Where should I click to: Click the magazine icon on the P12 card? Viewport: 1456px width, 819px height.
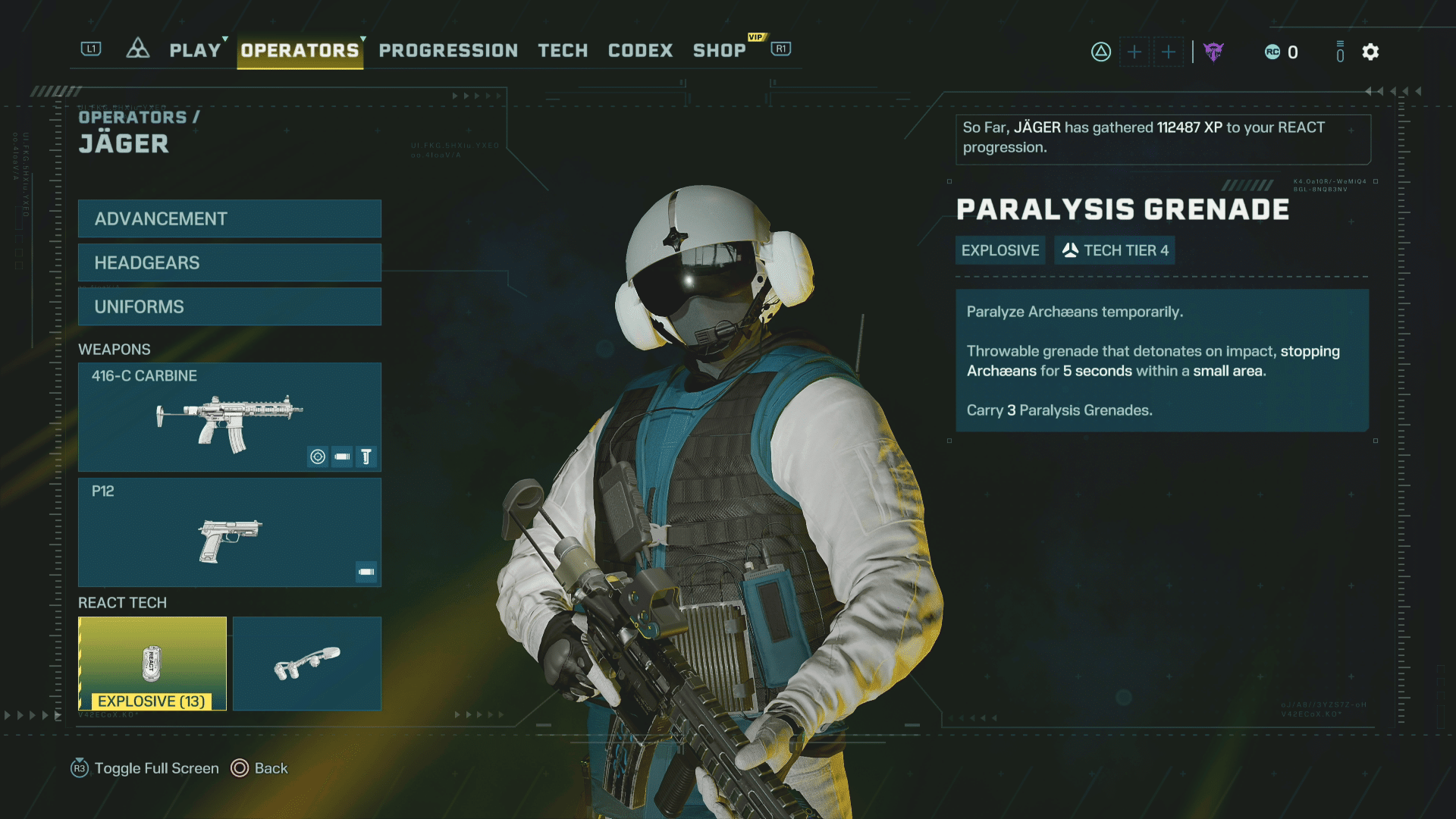(x=366, y=573)
